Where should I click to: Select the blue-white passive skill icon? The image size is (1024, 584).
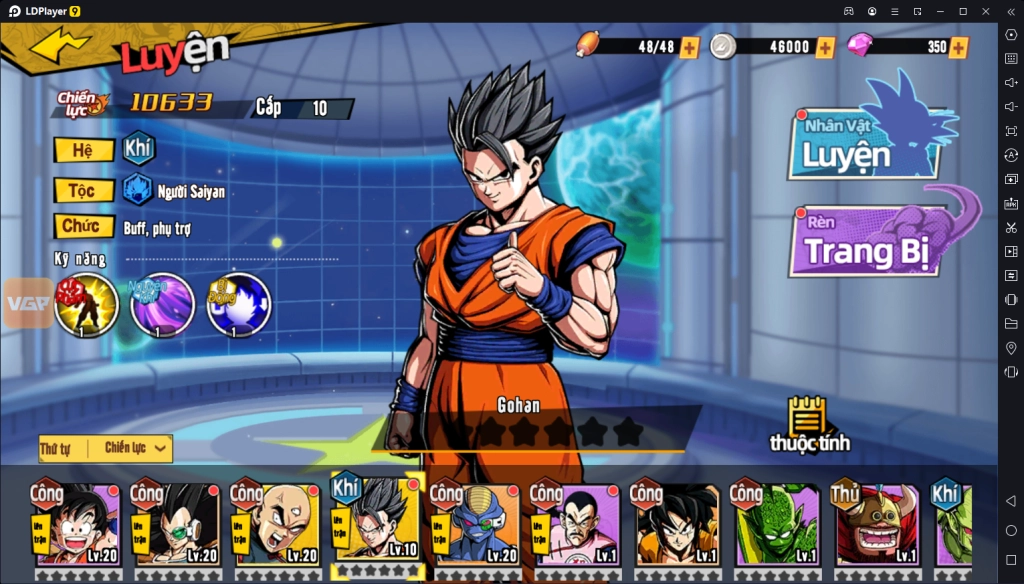[238, 305]
